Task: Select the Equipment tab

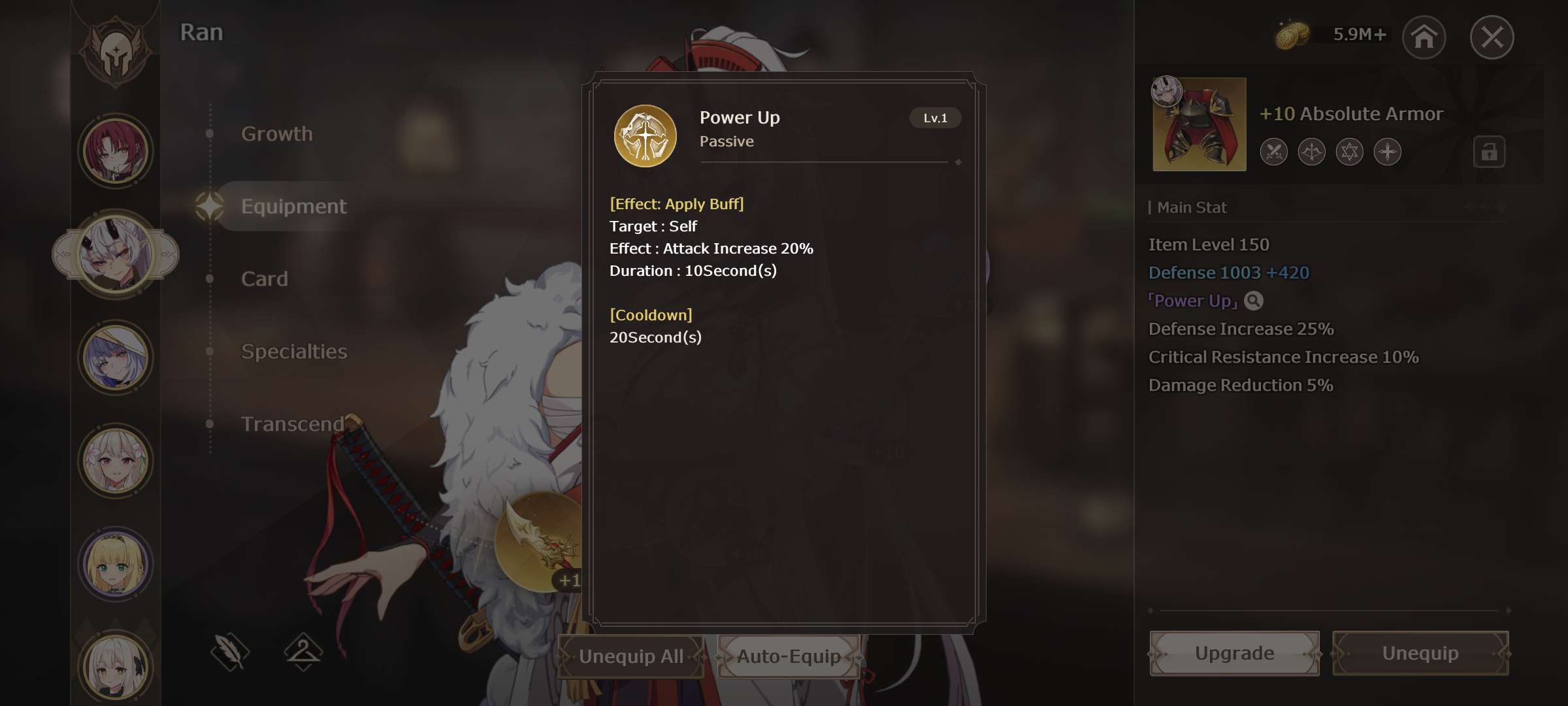Action: tap(293, 207)
